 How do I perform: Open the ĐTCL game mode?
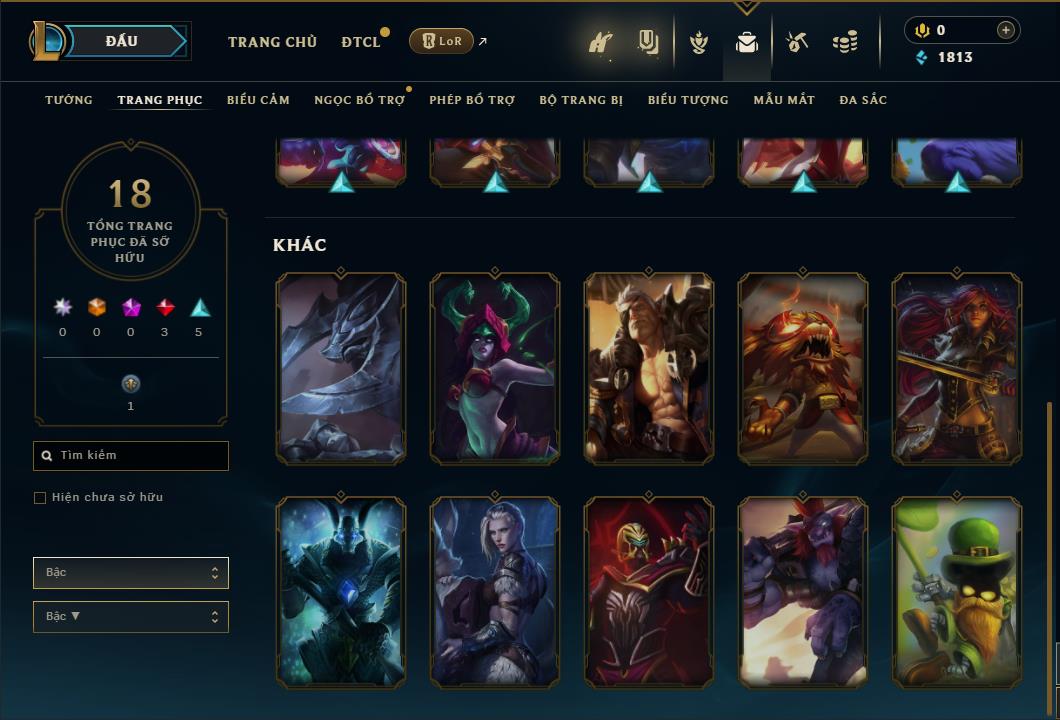361,42
